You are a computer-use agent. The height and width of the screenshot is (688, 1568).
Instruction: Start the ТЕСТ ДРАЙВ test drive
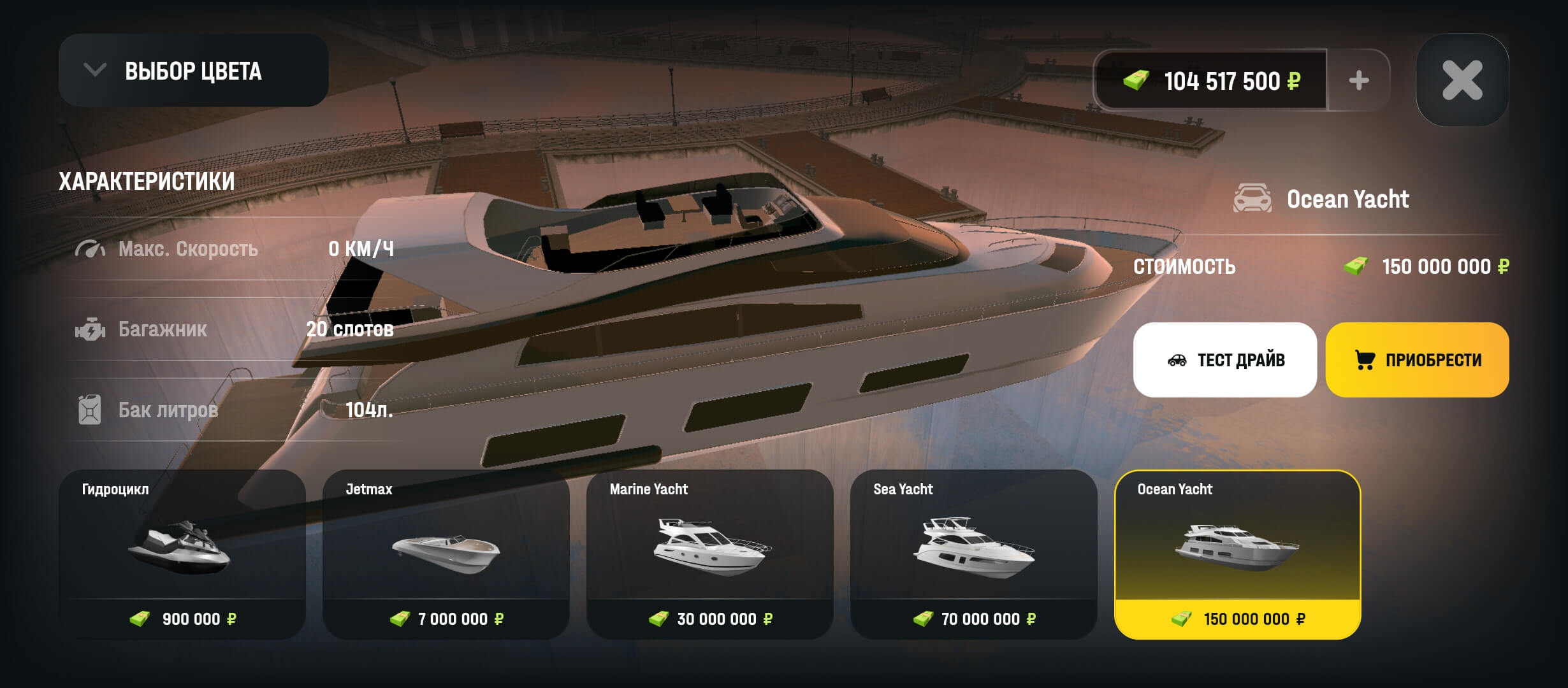click(x=1224, y=360)
